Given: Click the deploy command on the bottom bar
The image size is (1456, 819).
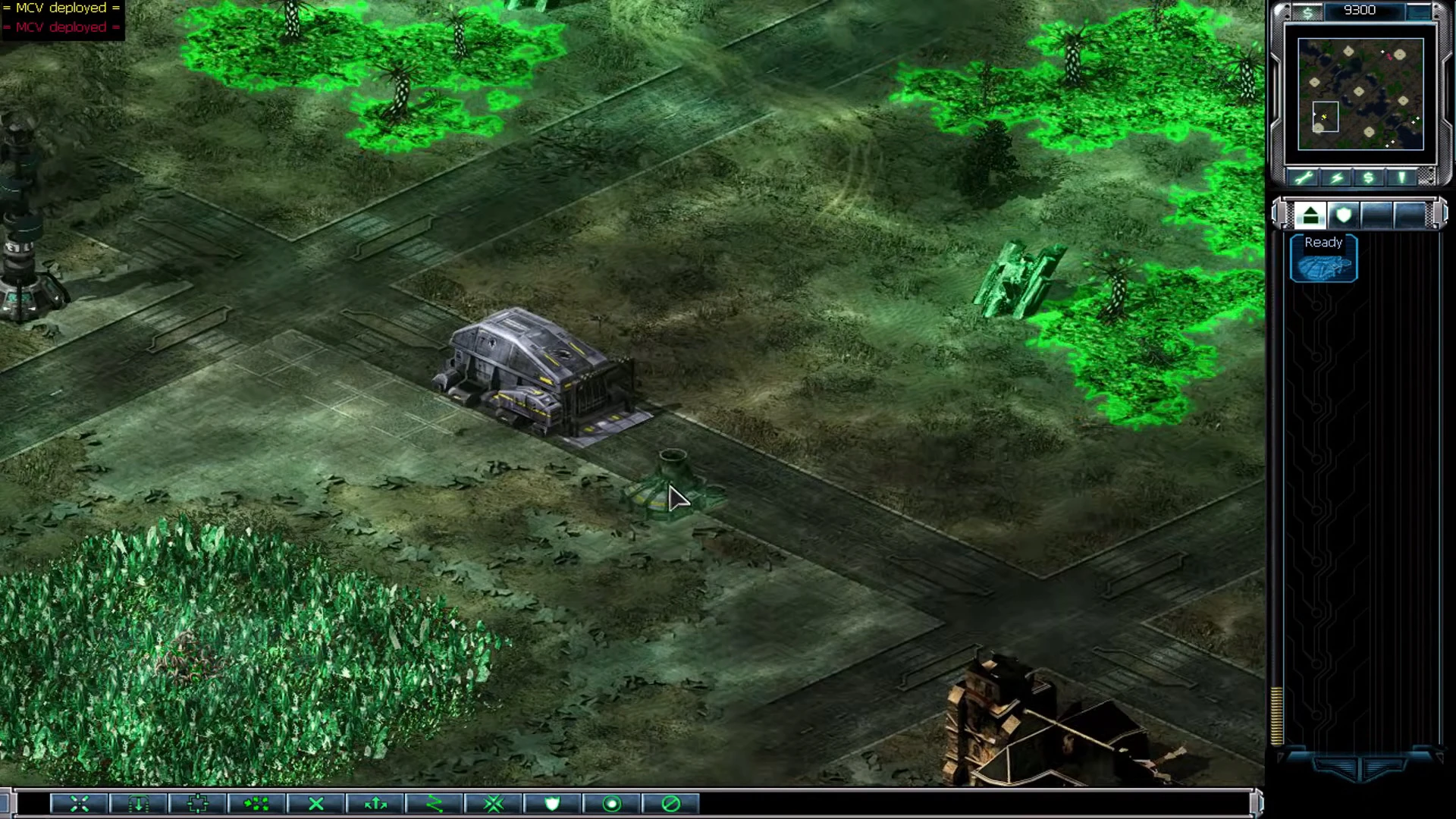Looking at the screenshot, I should (138, 804).
